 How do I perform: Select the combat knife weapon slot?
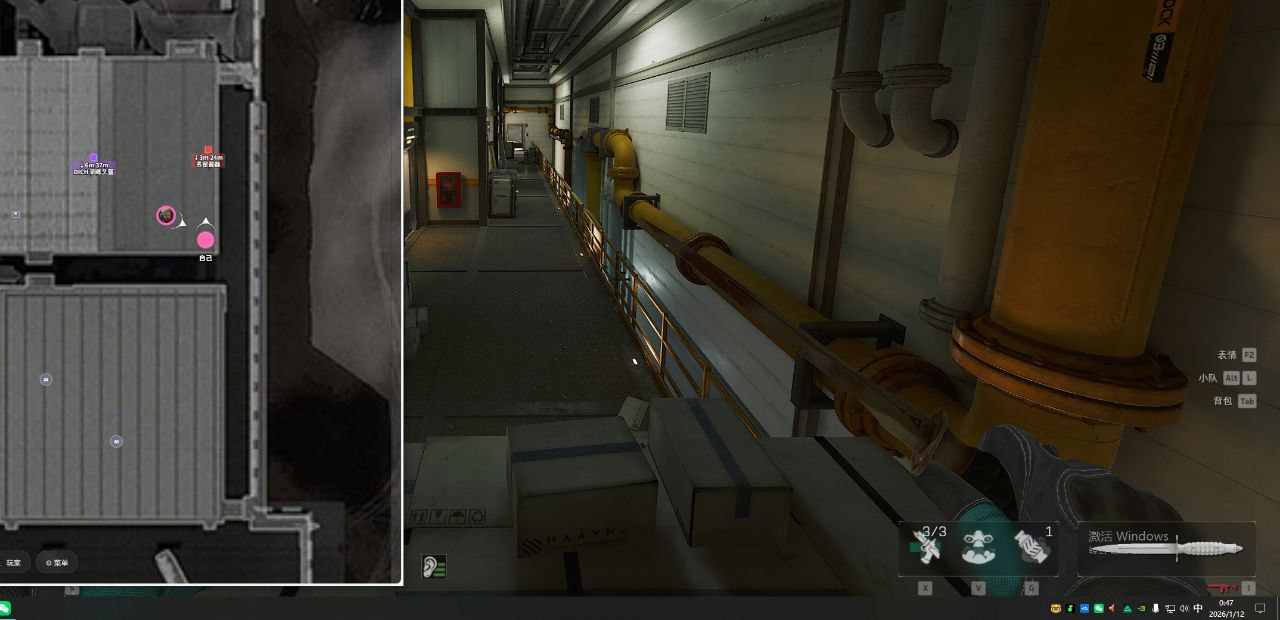click(x=1166, y=548)
